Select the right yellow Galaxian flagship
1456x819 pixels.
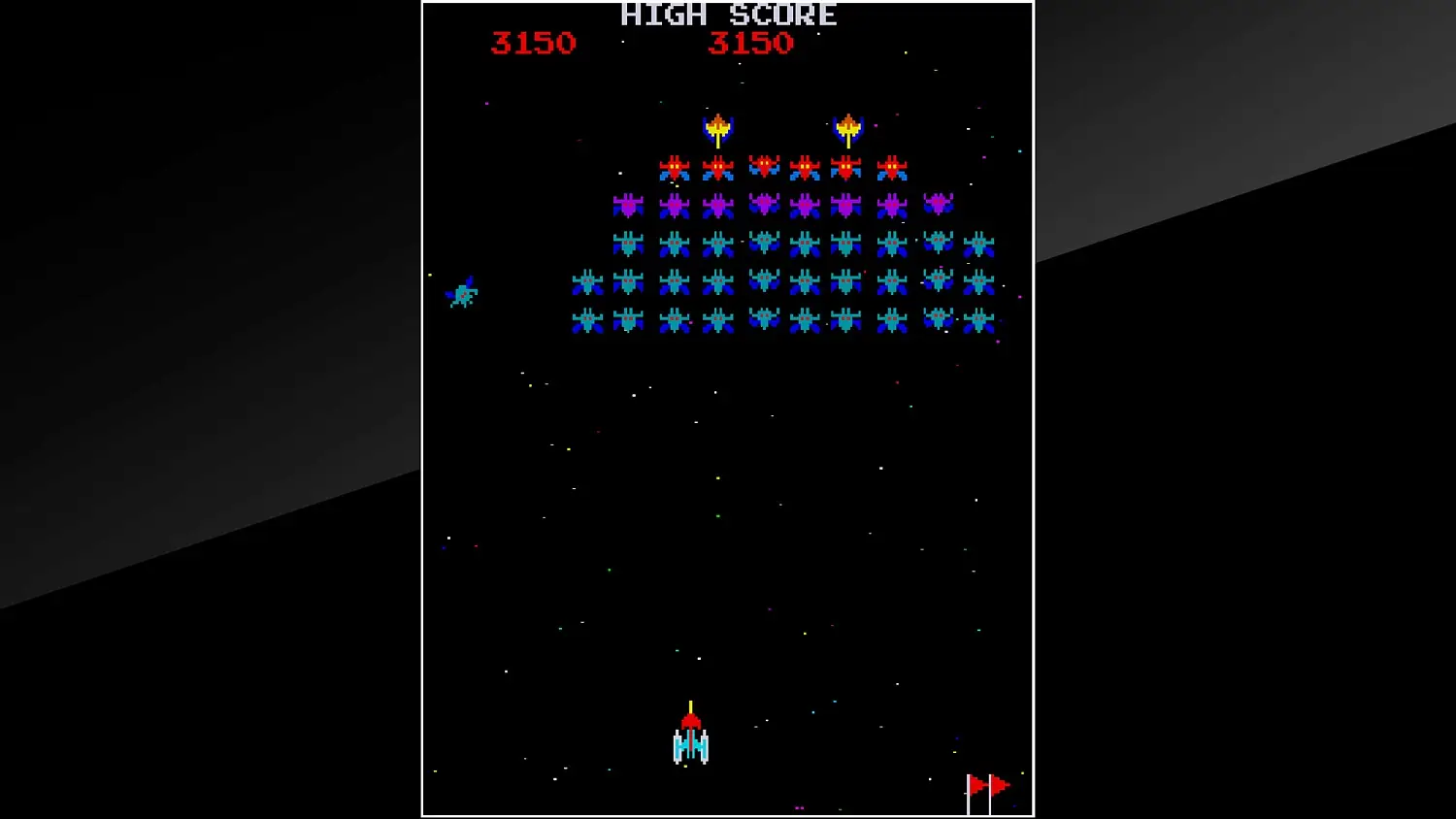click(x=847, y=126)
